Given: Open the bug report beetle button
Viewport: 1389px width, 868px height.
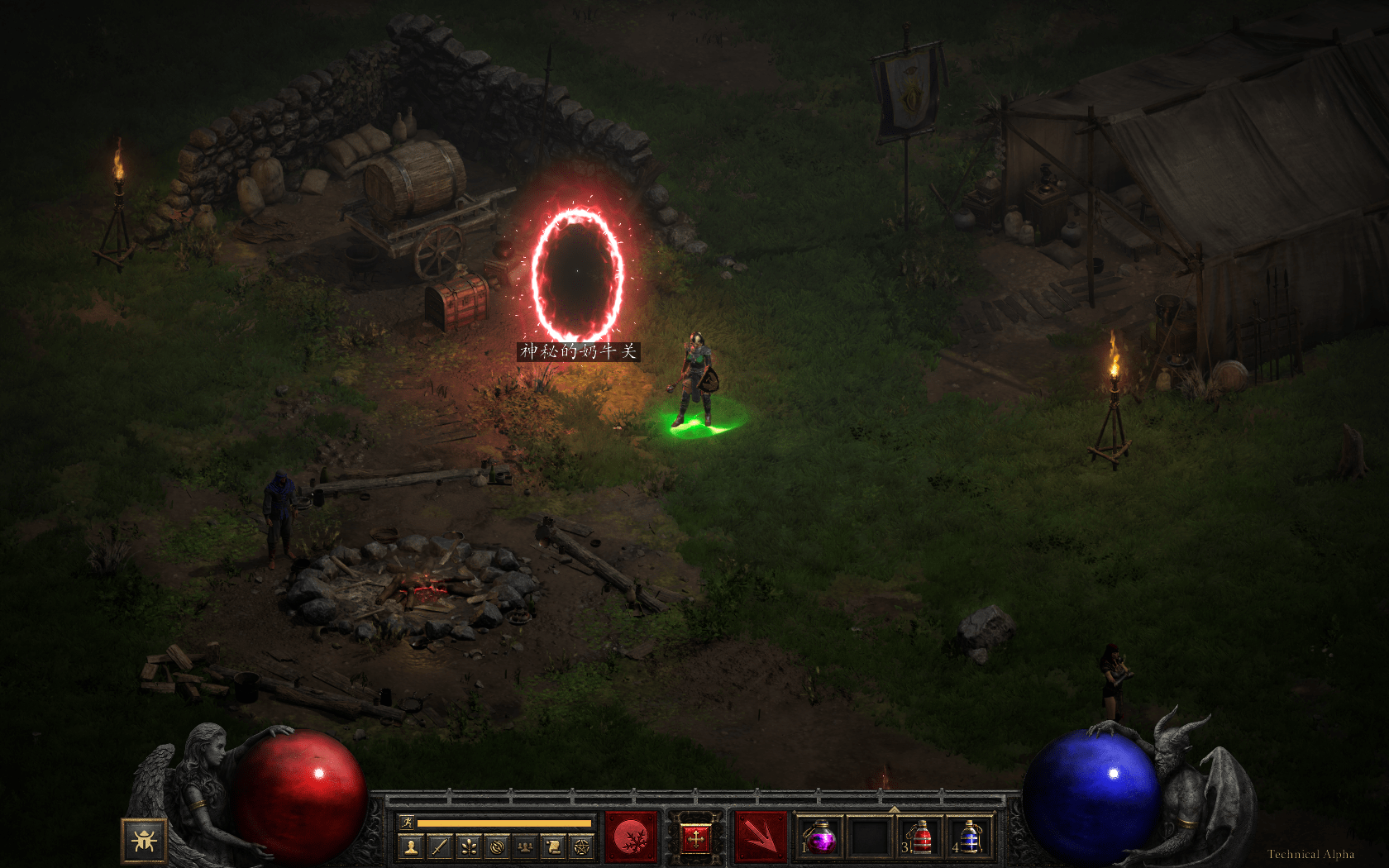Looking at the screenshot, I should tap(145, 841).
